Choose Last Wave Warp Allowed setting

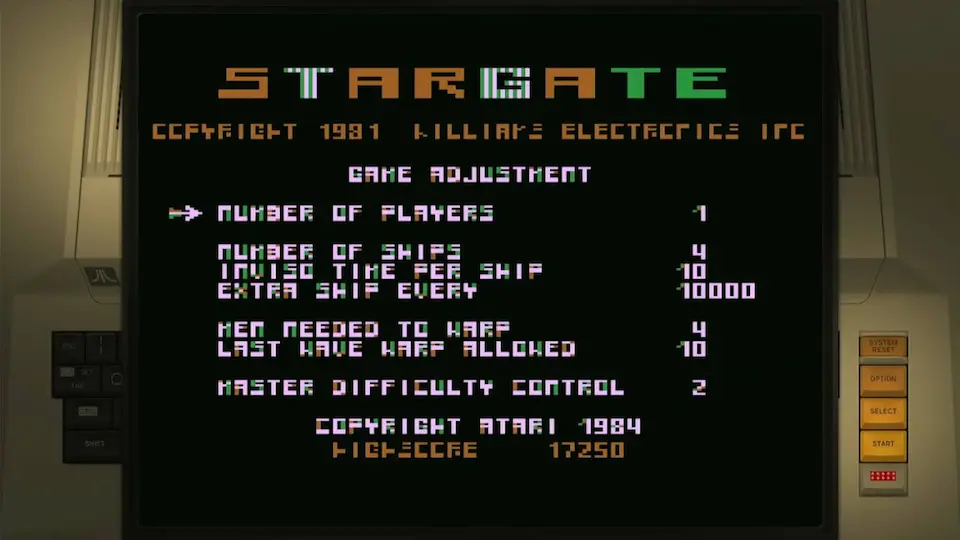click(396, 349)
